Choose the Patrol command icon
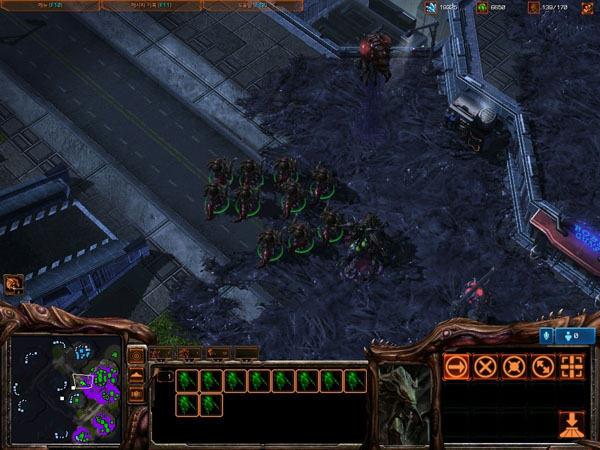The image size is (600, 450). pyautogui.click(x=543, y=366)
